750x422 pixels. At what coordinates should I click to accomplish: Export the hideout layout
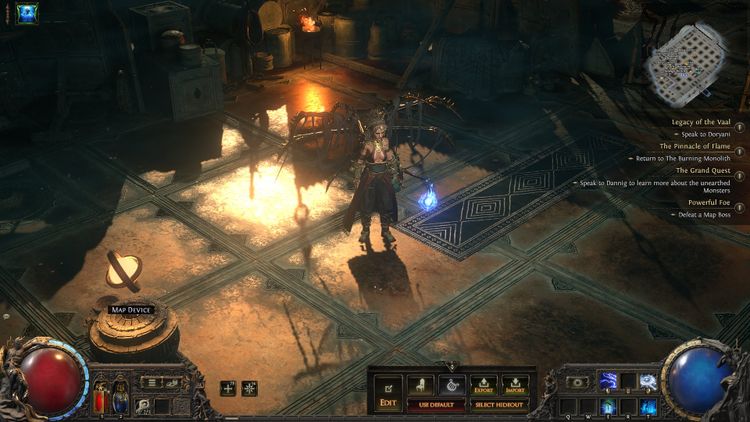click(484, 384)
